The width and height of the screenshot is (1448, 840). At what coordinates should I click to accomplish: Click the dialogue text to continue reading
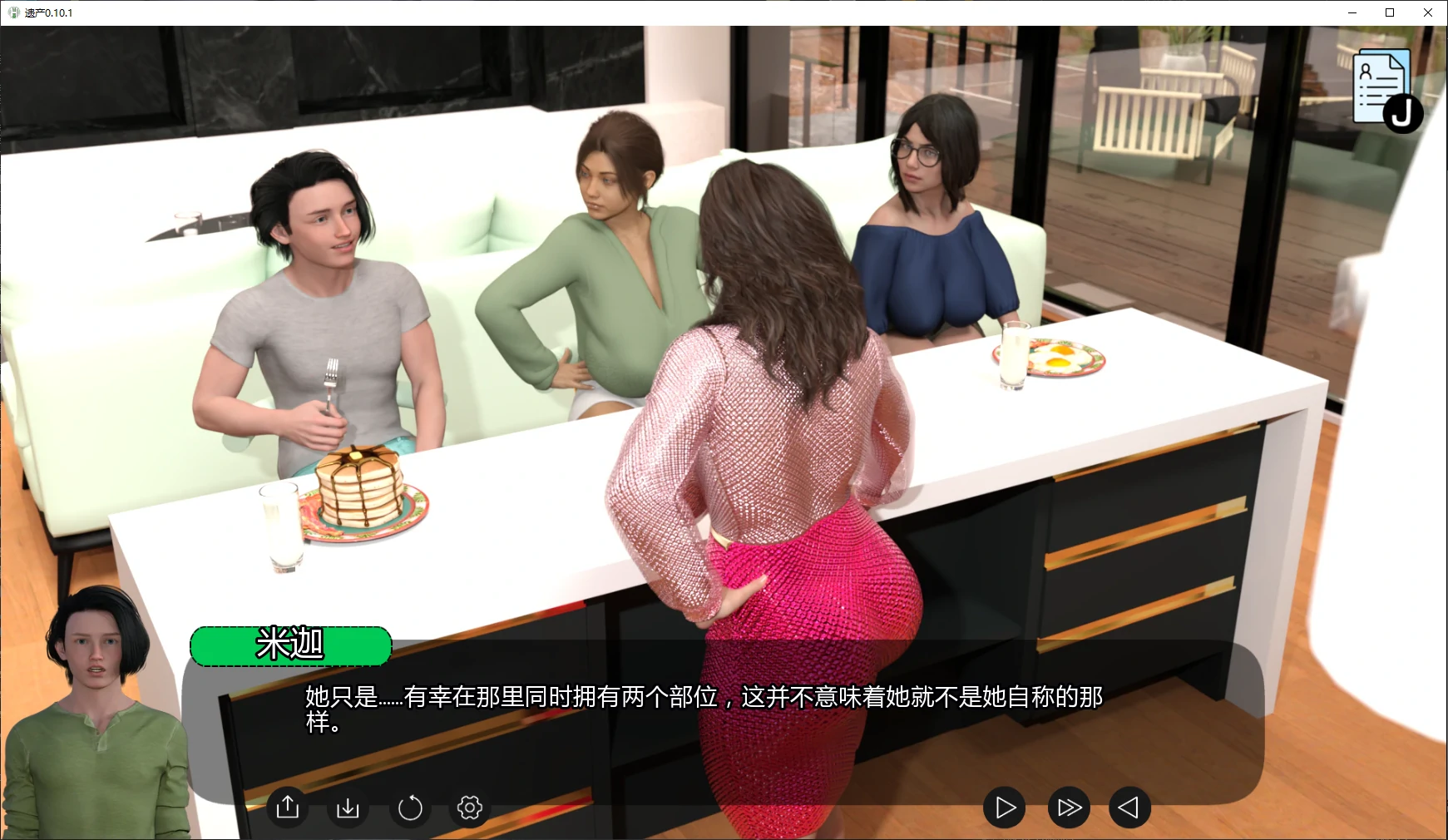click(x=701, y=711)
